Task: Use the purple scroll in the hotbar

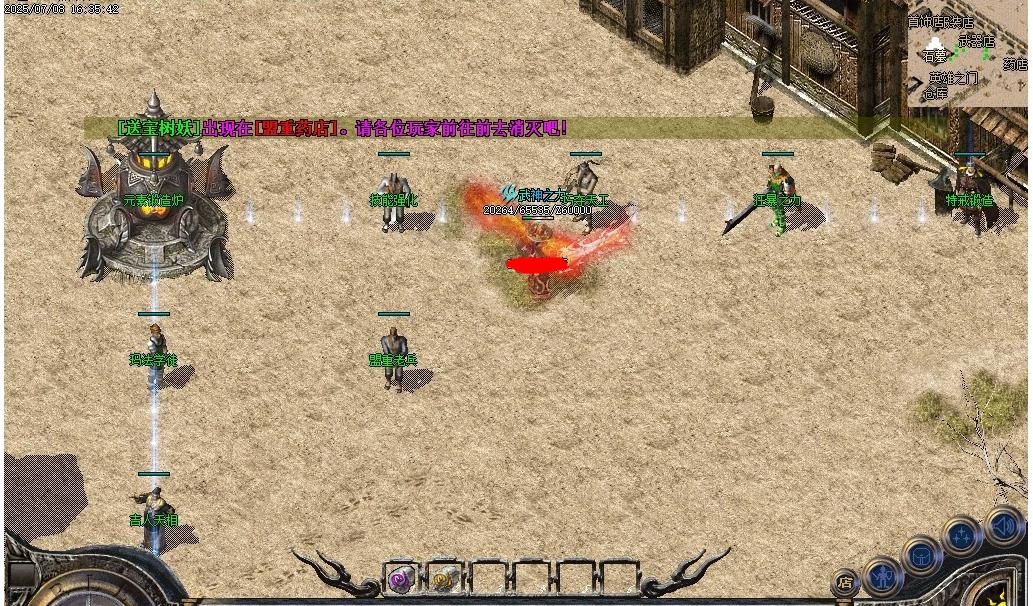Action: (402, 577)
